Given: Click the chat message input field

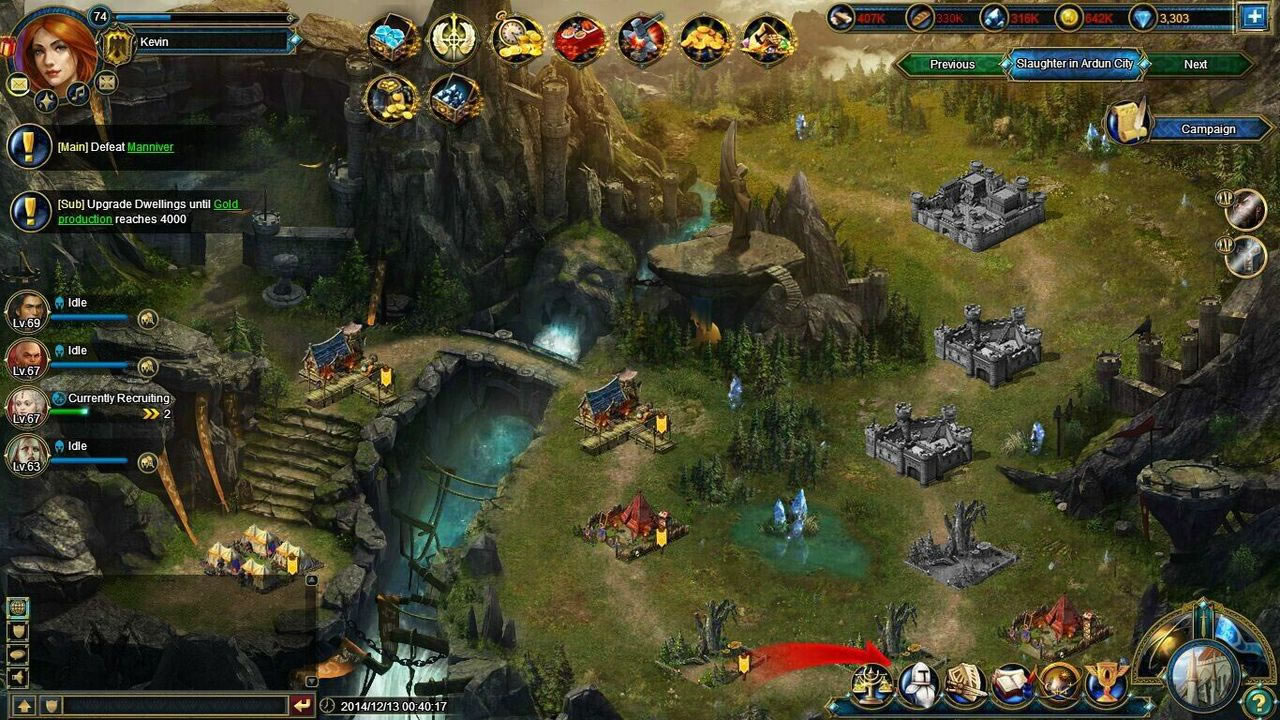Looking at the screenshot, I should click(x=175, y=705).
